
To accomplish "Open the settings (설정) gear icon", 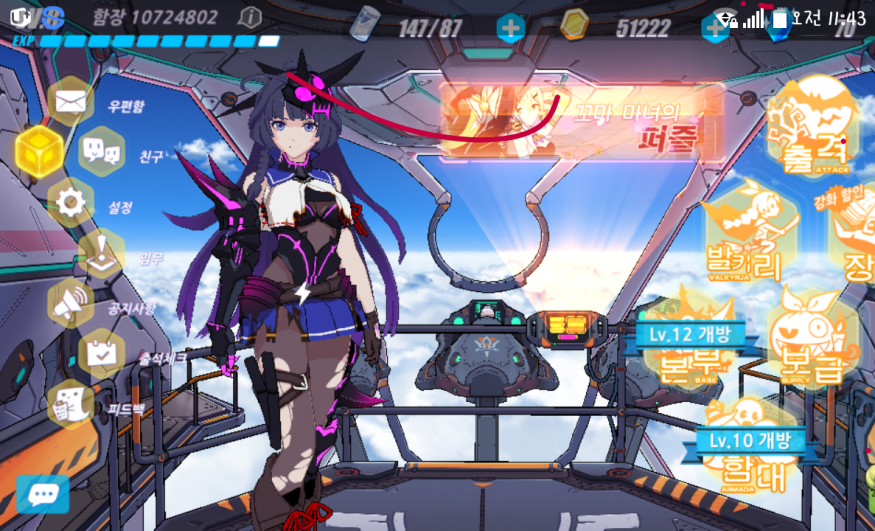I will pos(70,204).
